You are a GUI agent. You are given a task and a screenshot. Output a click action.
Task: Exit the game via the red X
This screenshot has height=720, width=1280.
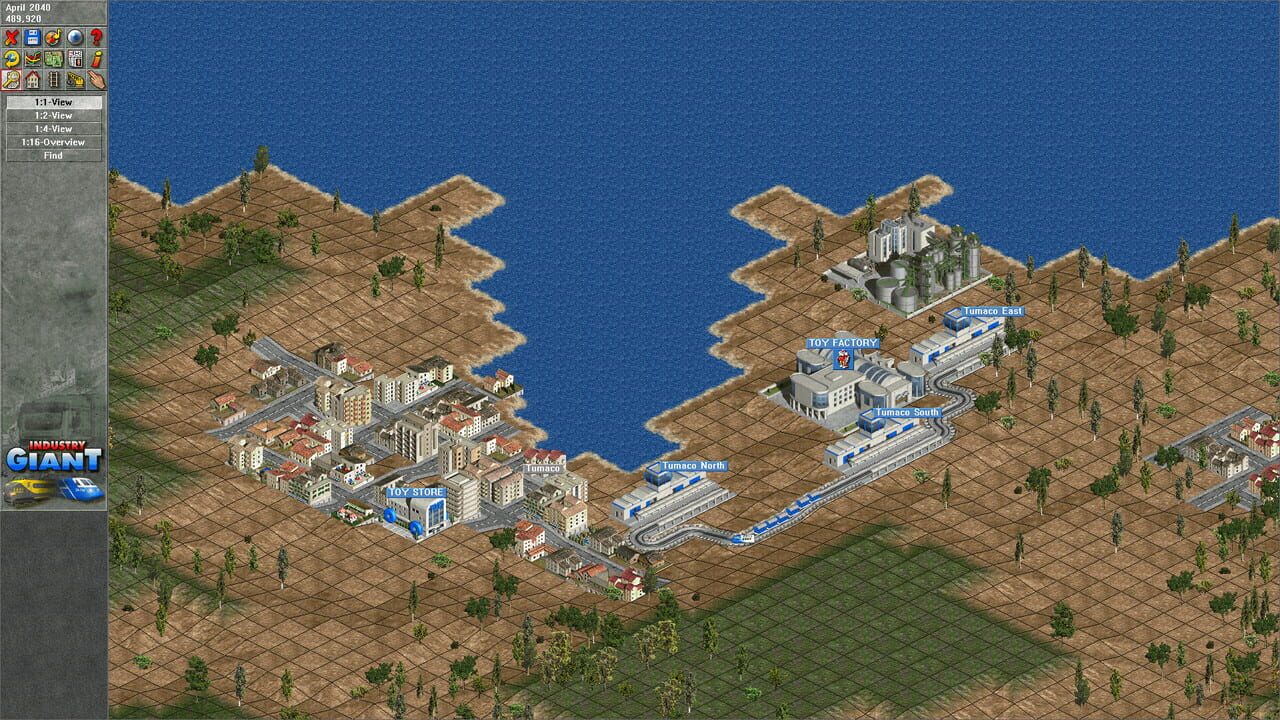[11, 36]
